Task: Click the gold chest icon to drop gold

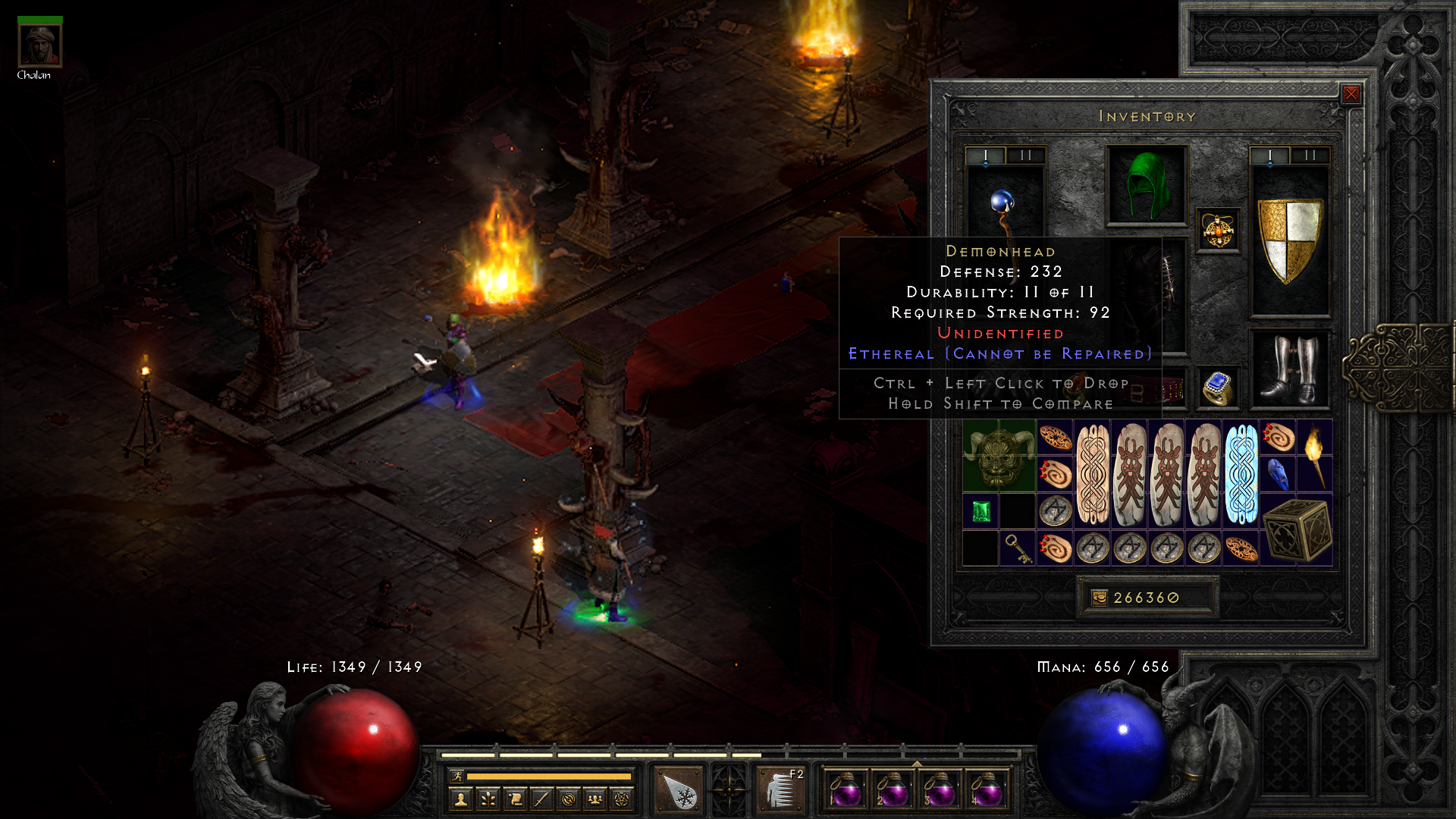Action: (1100, 598)
